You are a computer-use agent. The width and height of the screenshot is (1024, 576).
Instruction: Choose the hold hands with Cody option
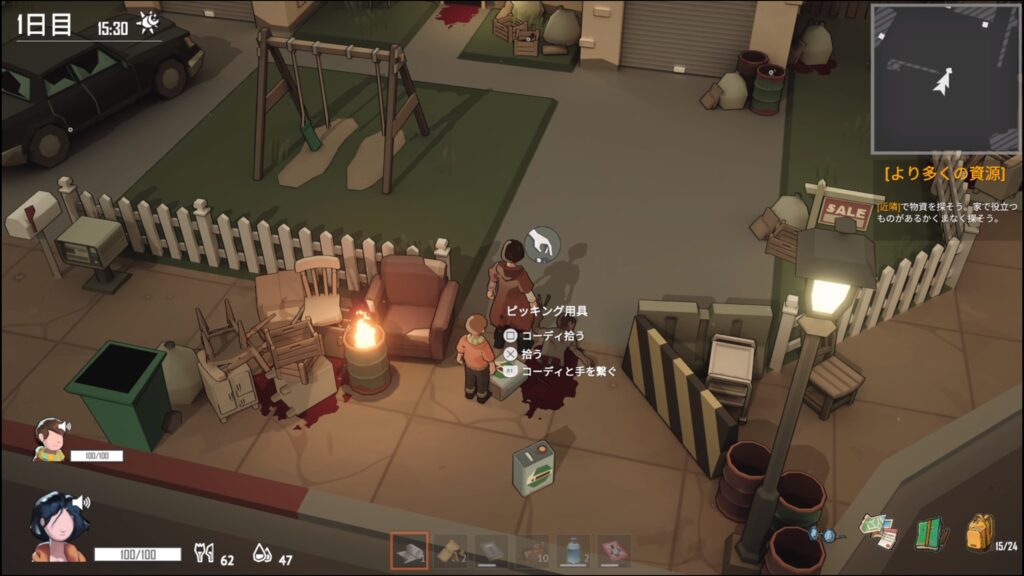[x=568, y=371]
